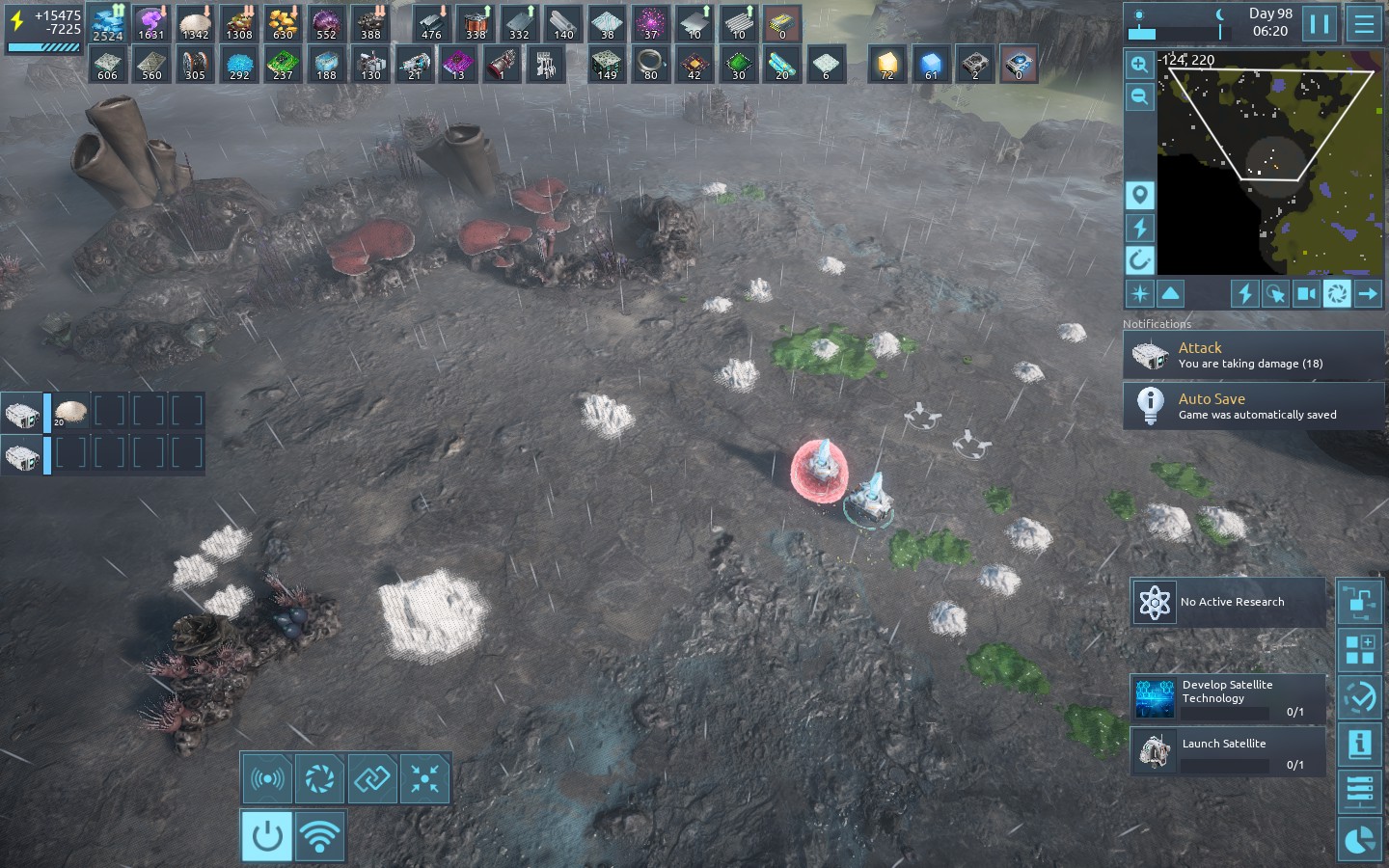This screenshot has width=1389, height=868.
Task: Select the Develop Satellite Technology objective
Action: click(x=1228, y=697)
